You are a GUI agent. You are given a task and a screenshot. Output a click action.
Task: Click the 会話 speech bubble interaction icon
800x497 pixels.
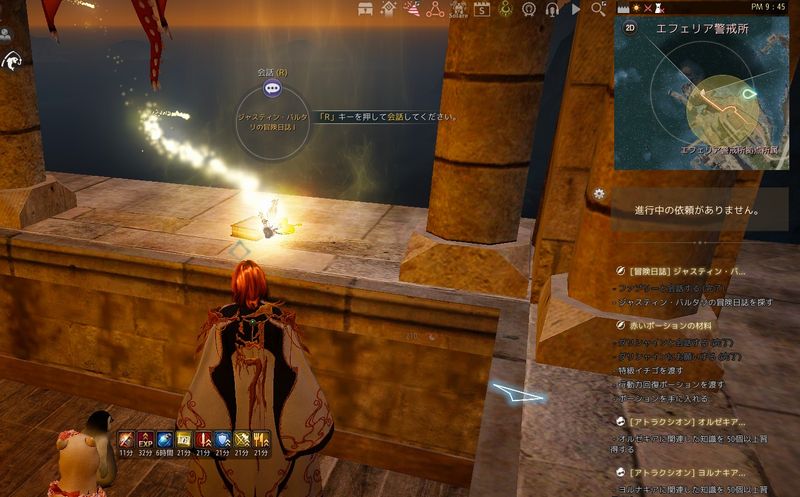tap(272, 90)
